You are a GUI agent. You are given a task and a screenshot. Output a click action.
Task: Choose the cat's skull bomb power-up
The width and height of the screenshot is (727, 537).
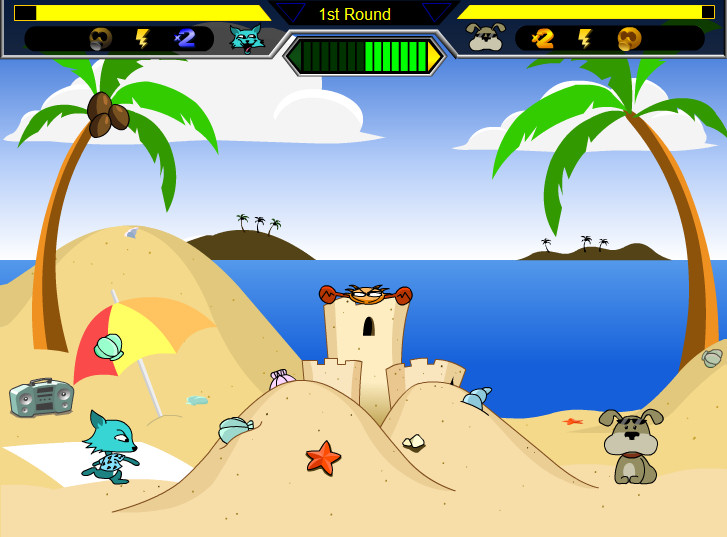(x=100, y=39)
